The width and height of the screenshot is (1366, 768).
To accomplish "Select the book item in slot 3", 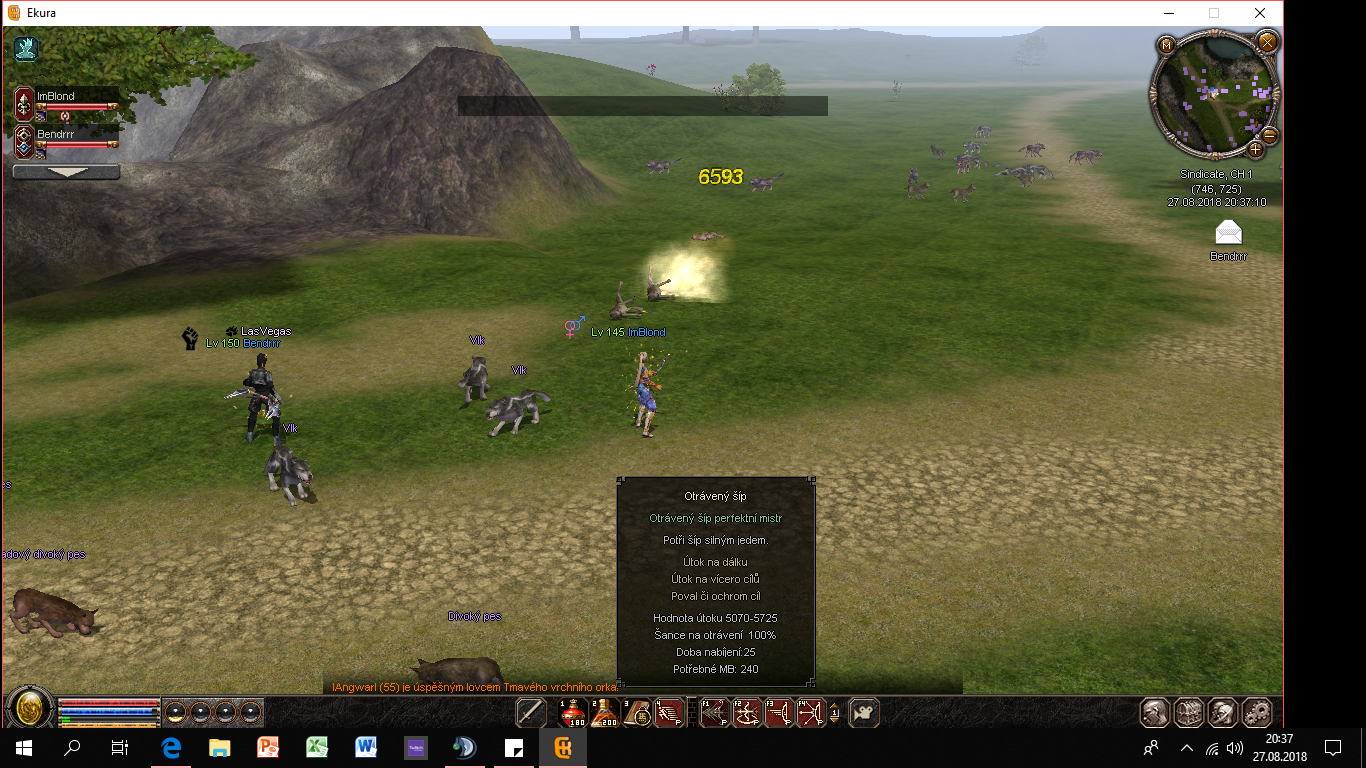I will tap(637, 712).
